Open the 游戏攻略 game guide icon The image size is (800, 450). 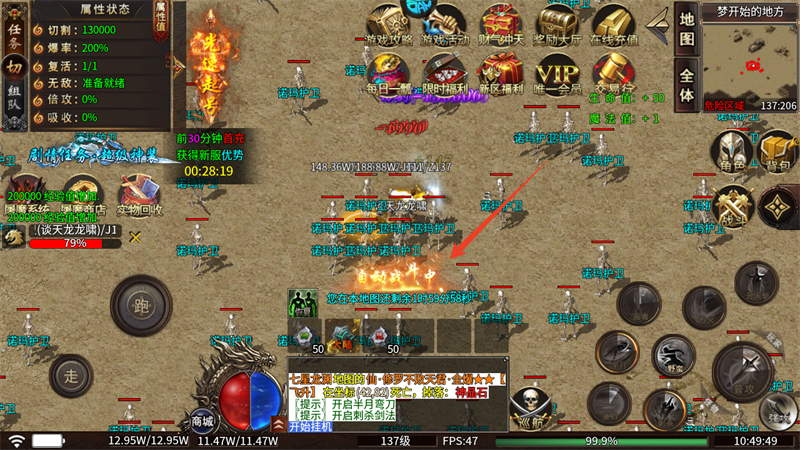tap(390, 25)
